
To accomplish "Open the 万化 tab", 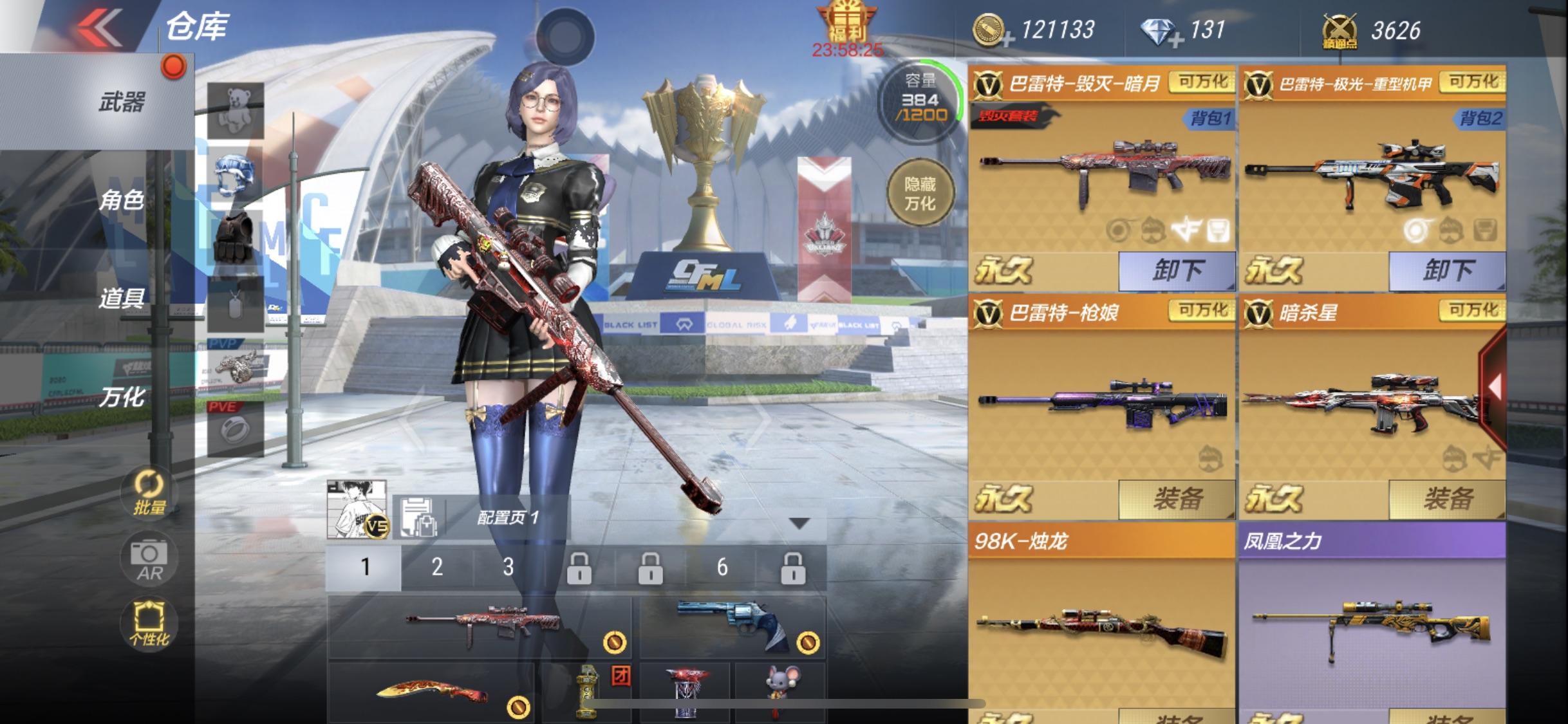I will click(121, 397).
